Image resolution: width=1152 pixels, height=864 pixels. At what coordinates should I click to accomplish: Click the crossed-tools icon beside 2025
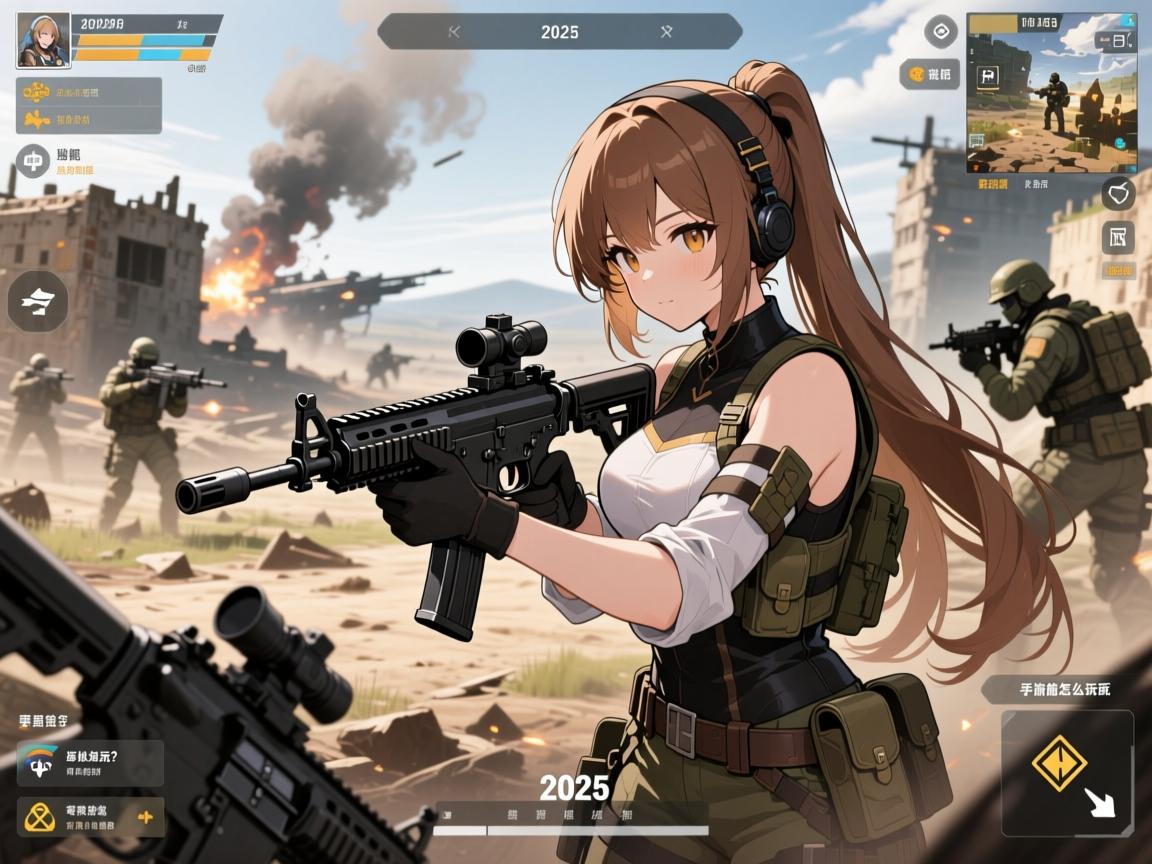coord(667,32)
